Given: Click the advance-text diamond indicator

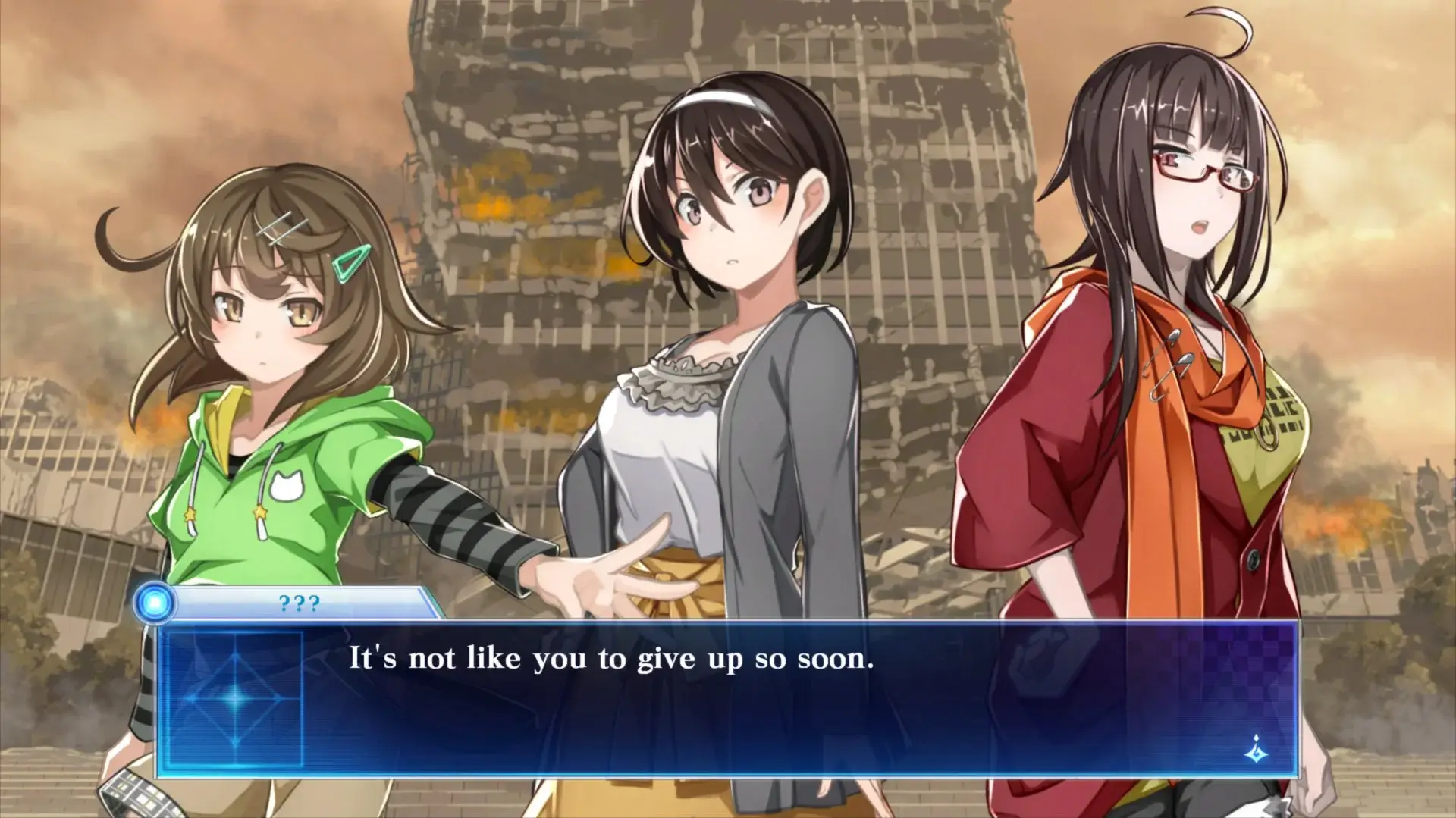Looking at the screenshot, I should click(1256, 750).
